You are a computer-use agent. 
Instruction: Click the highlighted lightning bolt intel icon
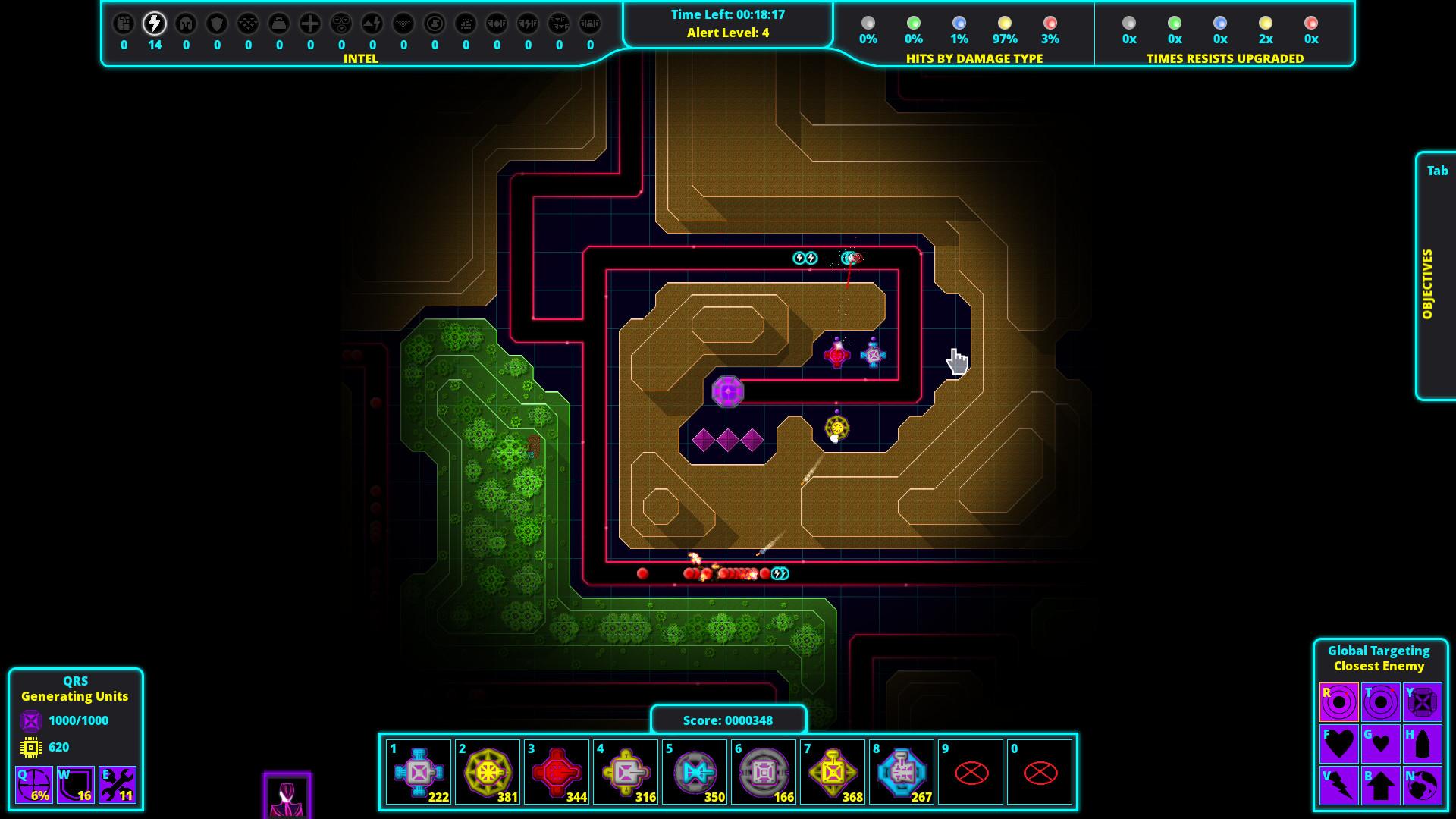tap(155, 24)
